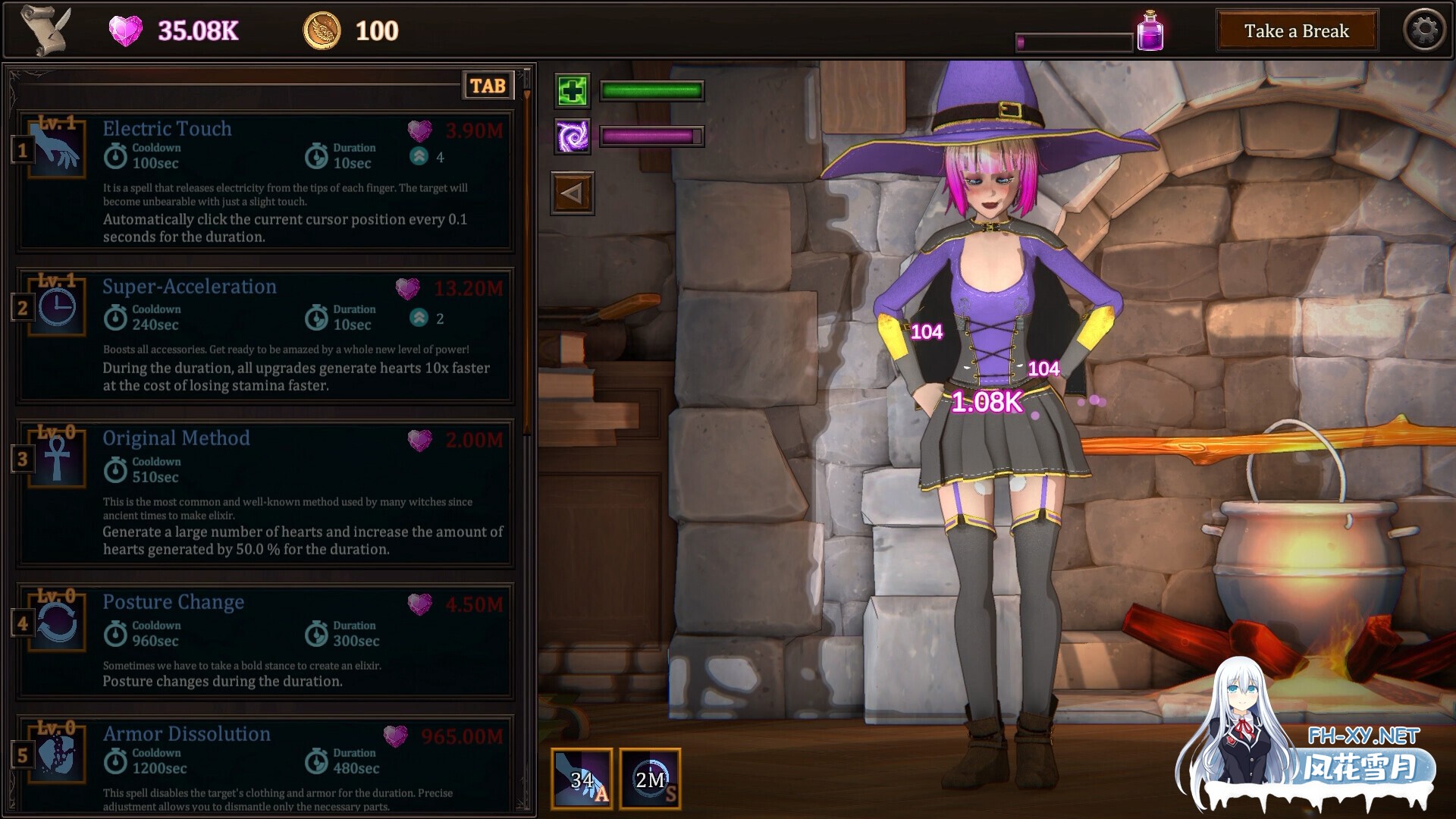Click the potion flask near the stamina gauge
Viewport: 1456px width, 819px height.
tap(1150, 29)
